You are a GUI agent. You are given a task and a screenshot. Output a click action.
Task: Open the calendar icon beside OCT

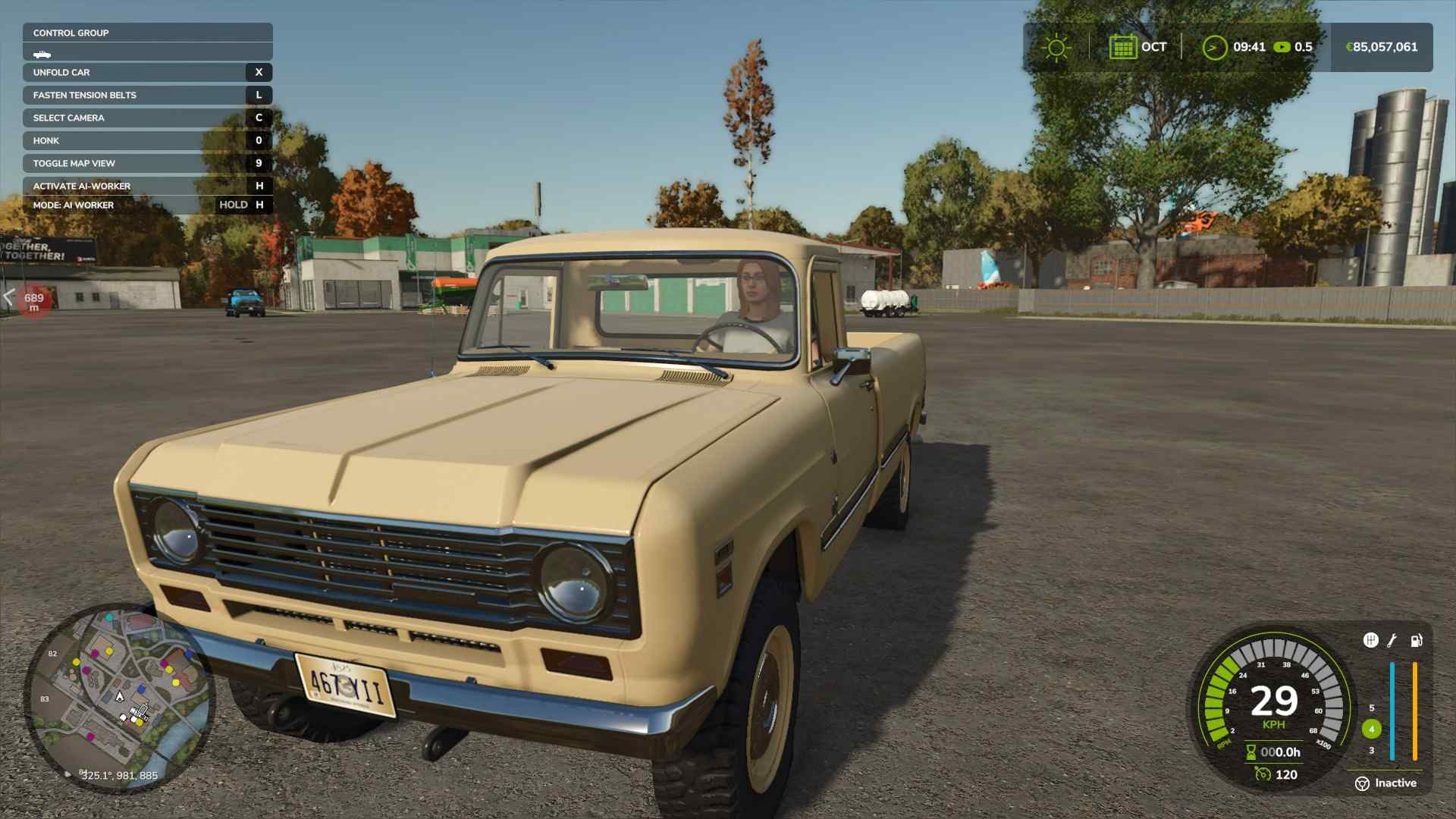pyautogui.click(x=1122, y=47)
